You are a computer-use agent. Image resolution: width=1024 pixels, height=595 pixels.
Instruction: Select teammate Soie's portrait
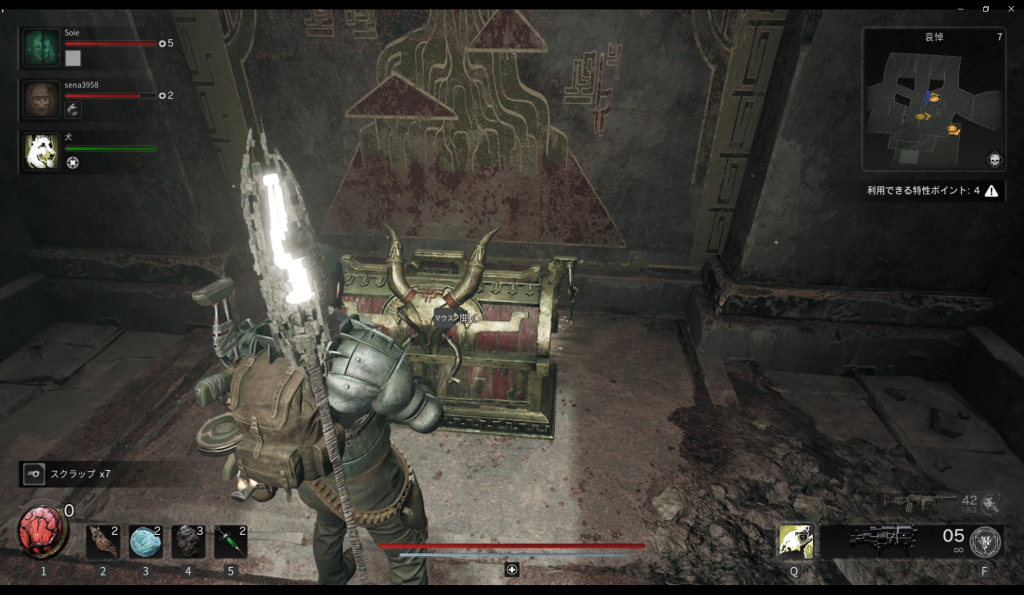41,48
